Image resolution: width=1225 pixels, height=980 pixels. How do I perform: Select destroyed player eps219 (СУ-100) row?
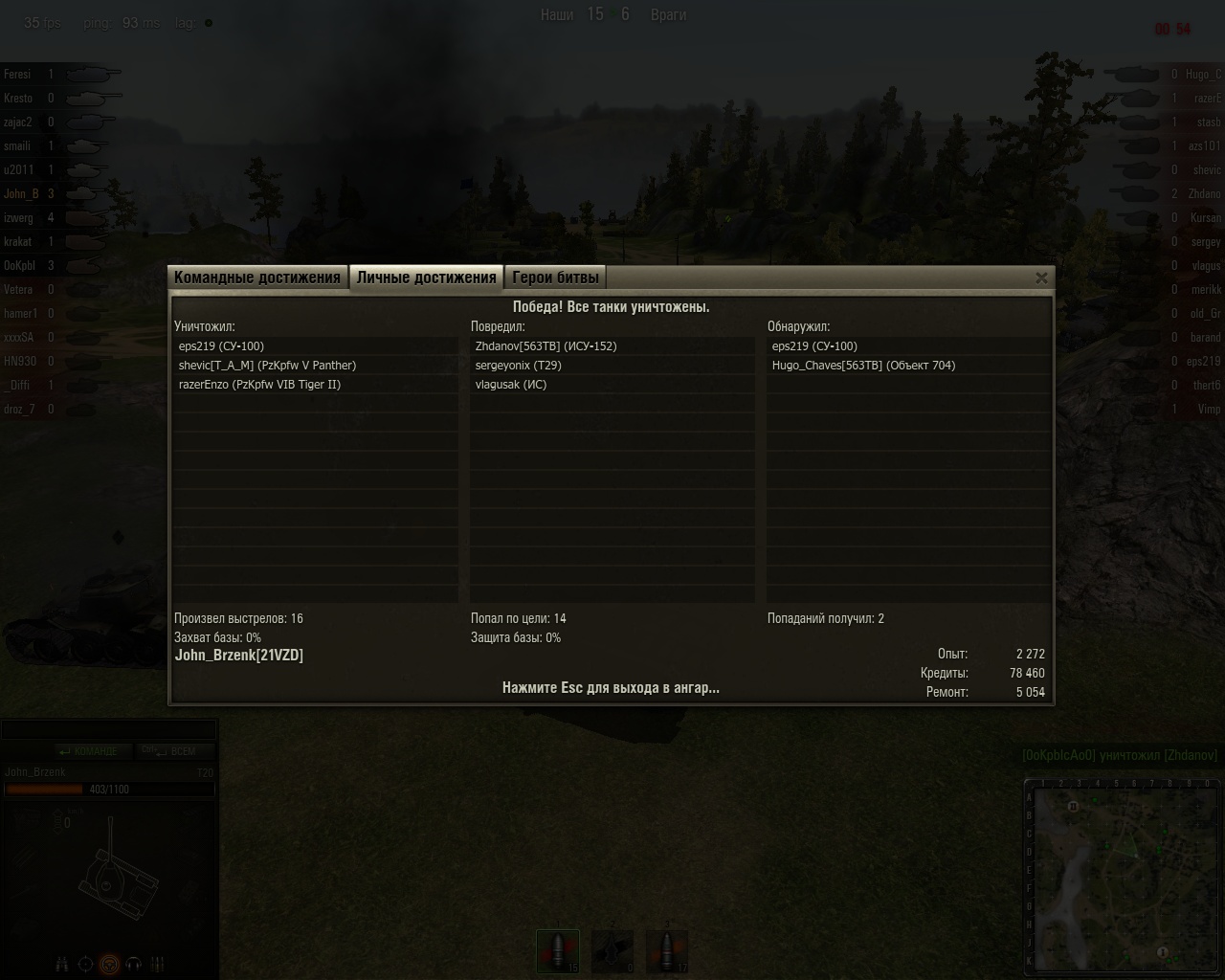coord(221,346)
